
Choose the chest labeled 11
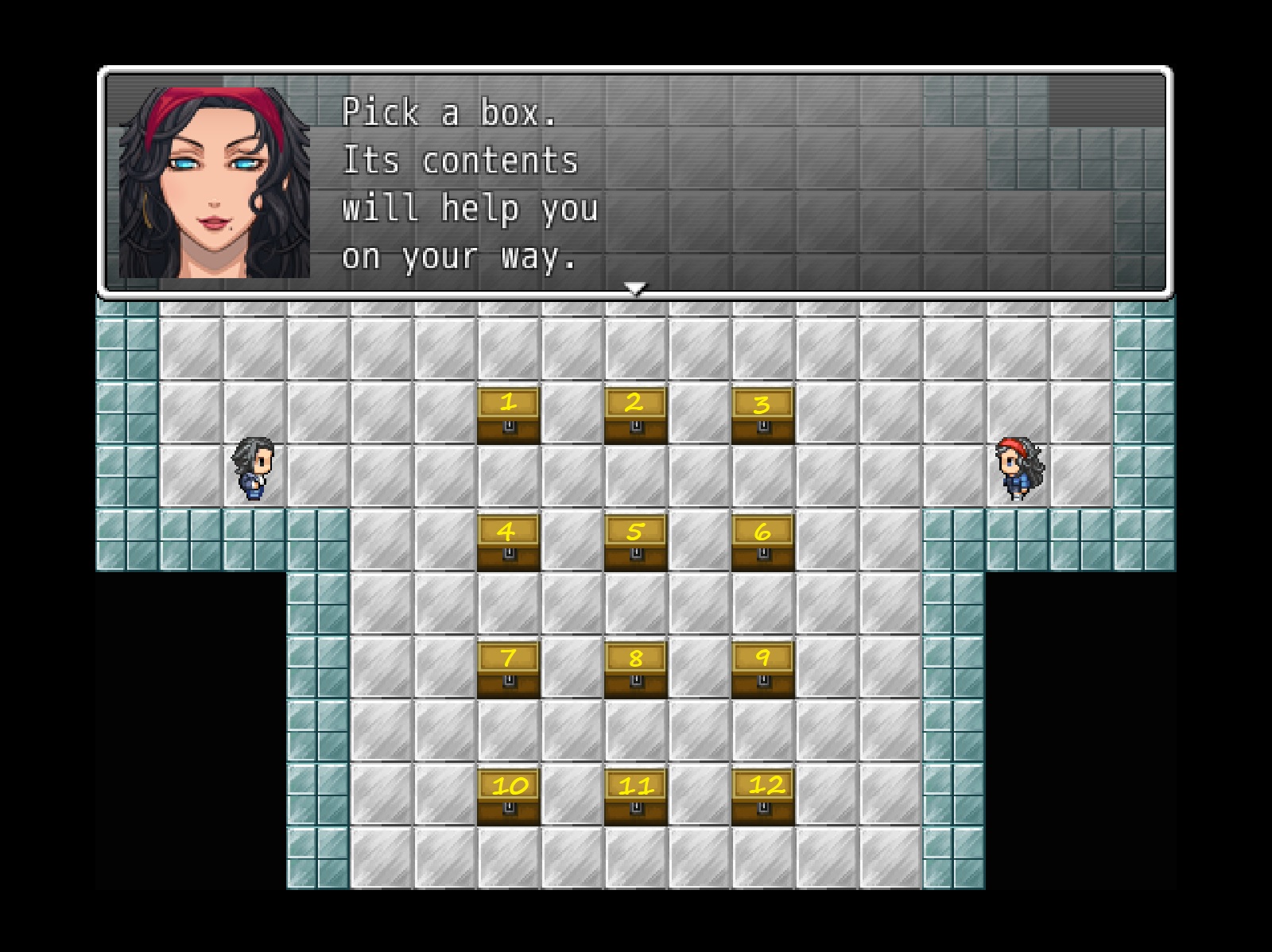point(635,795)
